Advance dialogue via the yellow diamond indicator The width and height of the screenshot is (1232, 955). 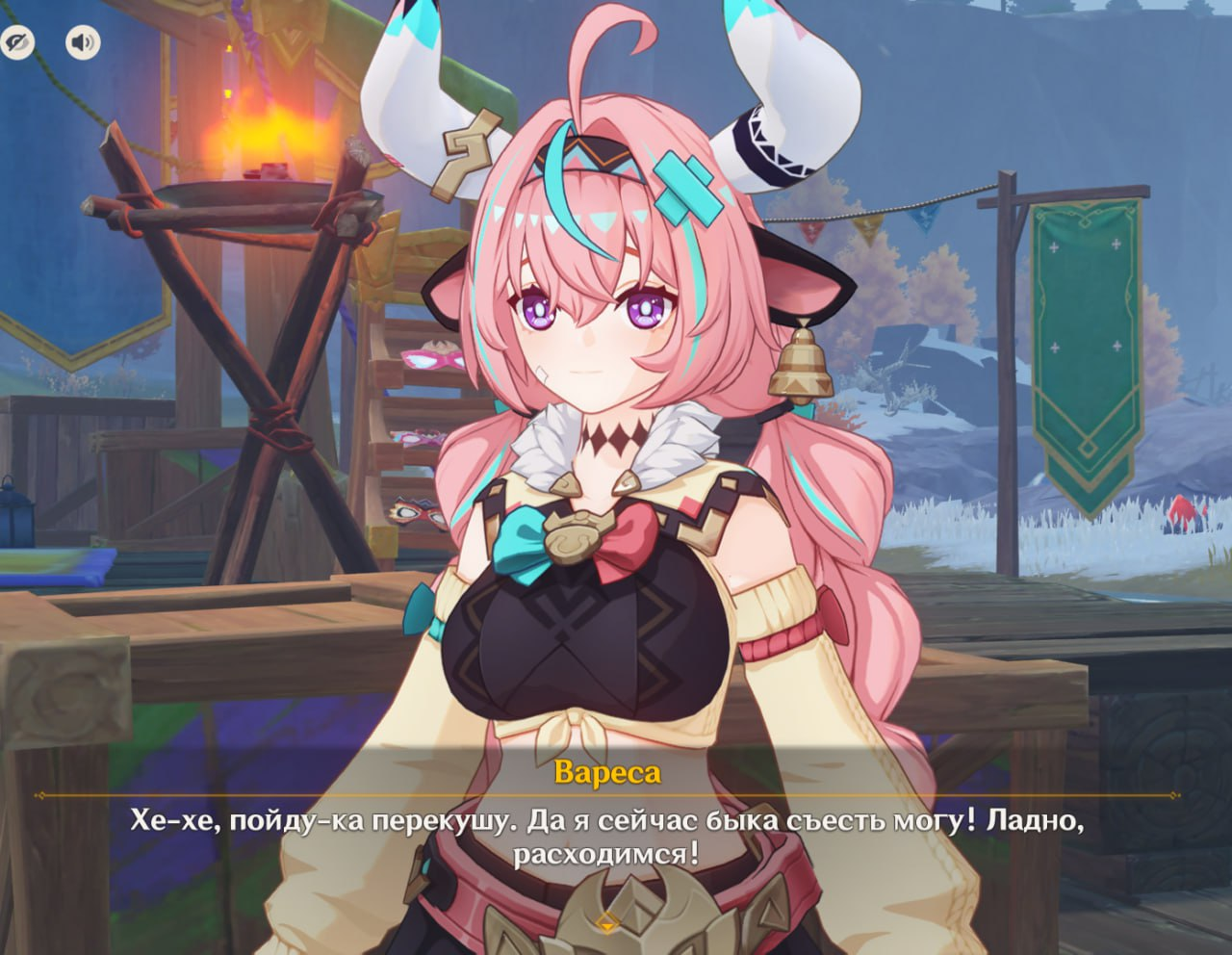pos(606,921)
